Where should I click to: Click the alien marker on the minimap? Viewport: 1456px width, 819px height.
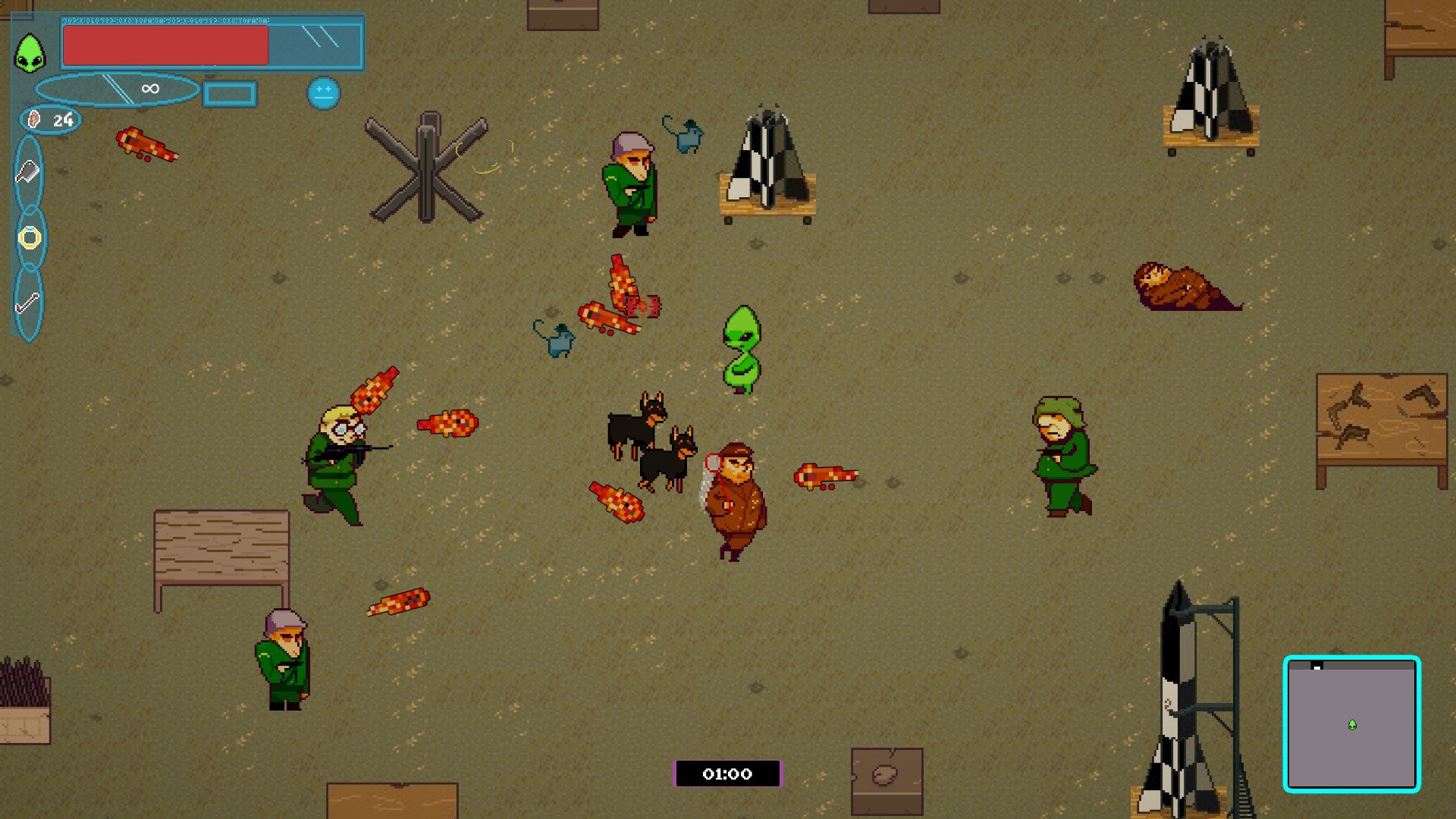pyautogui.click(x=1352, y=725)
